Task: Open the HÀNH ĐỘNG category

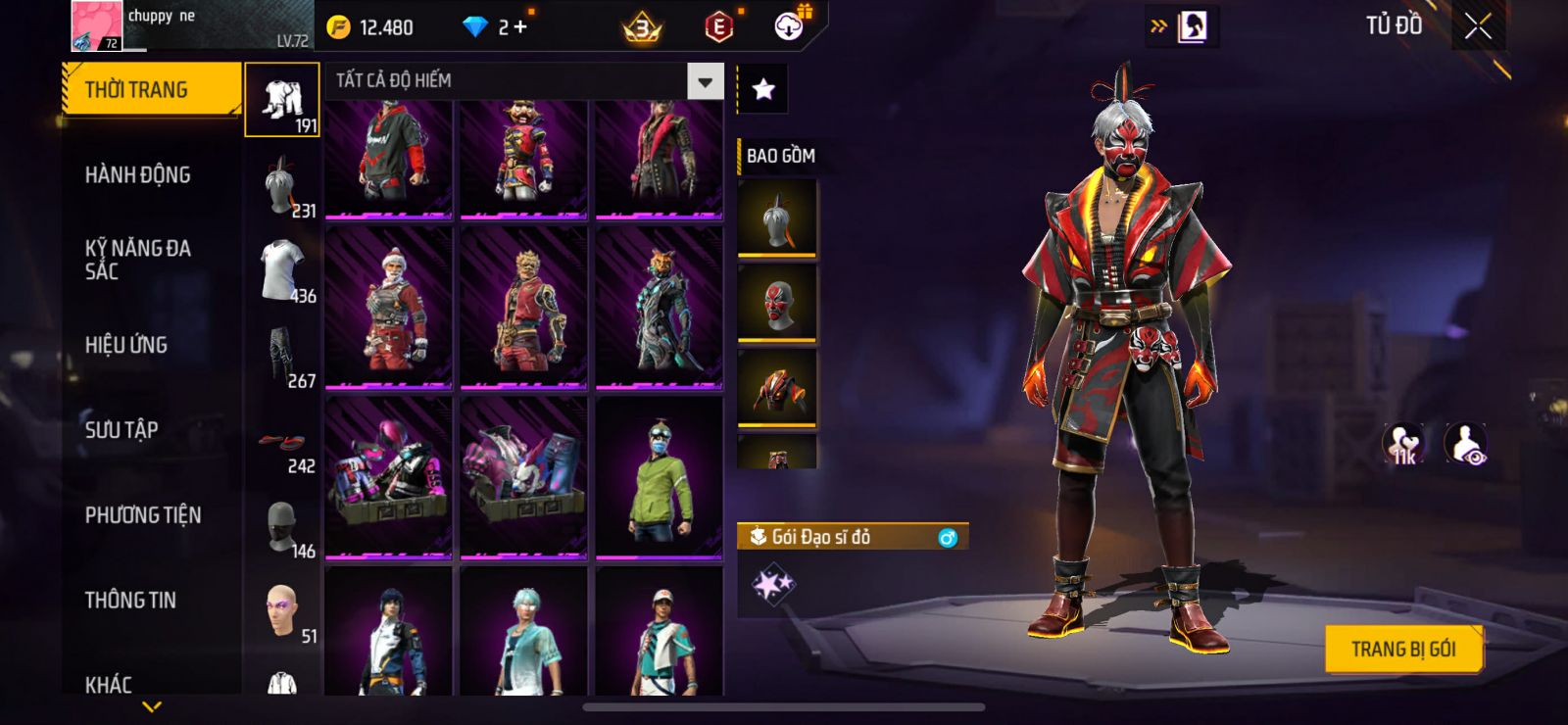Action: 137,175
